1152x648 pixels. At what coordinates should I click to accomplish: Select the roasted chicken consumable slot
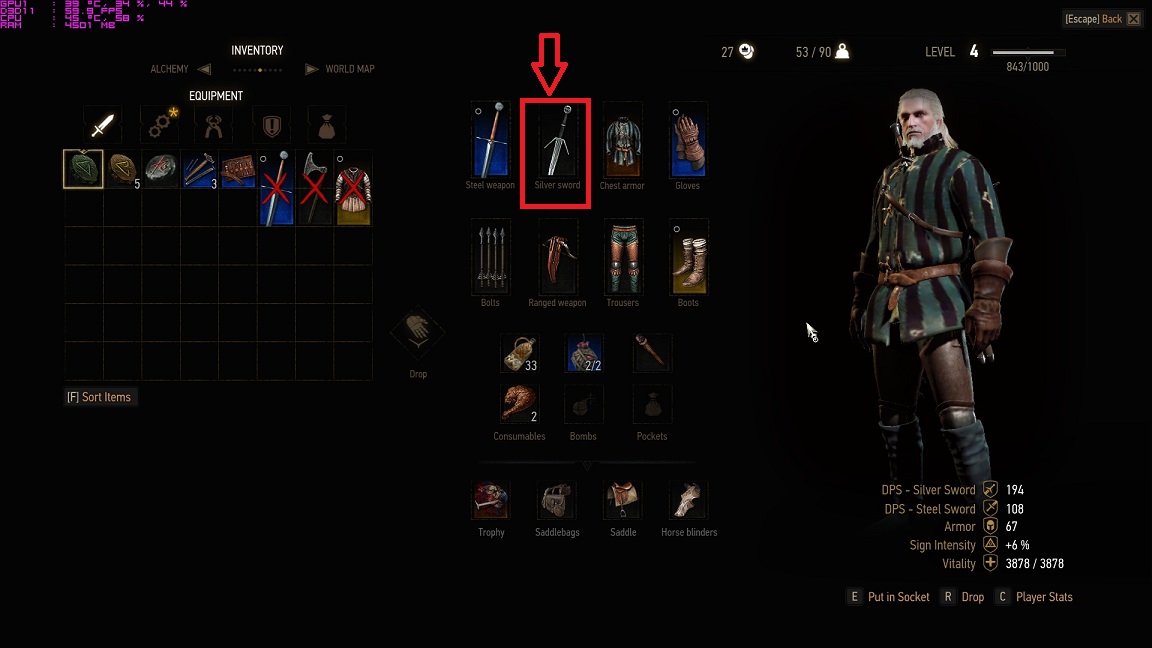point(519,405)
